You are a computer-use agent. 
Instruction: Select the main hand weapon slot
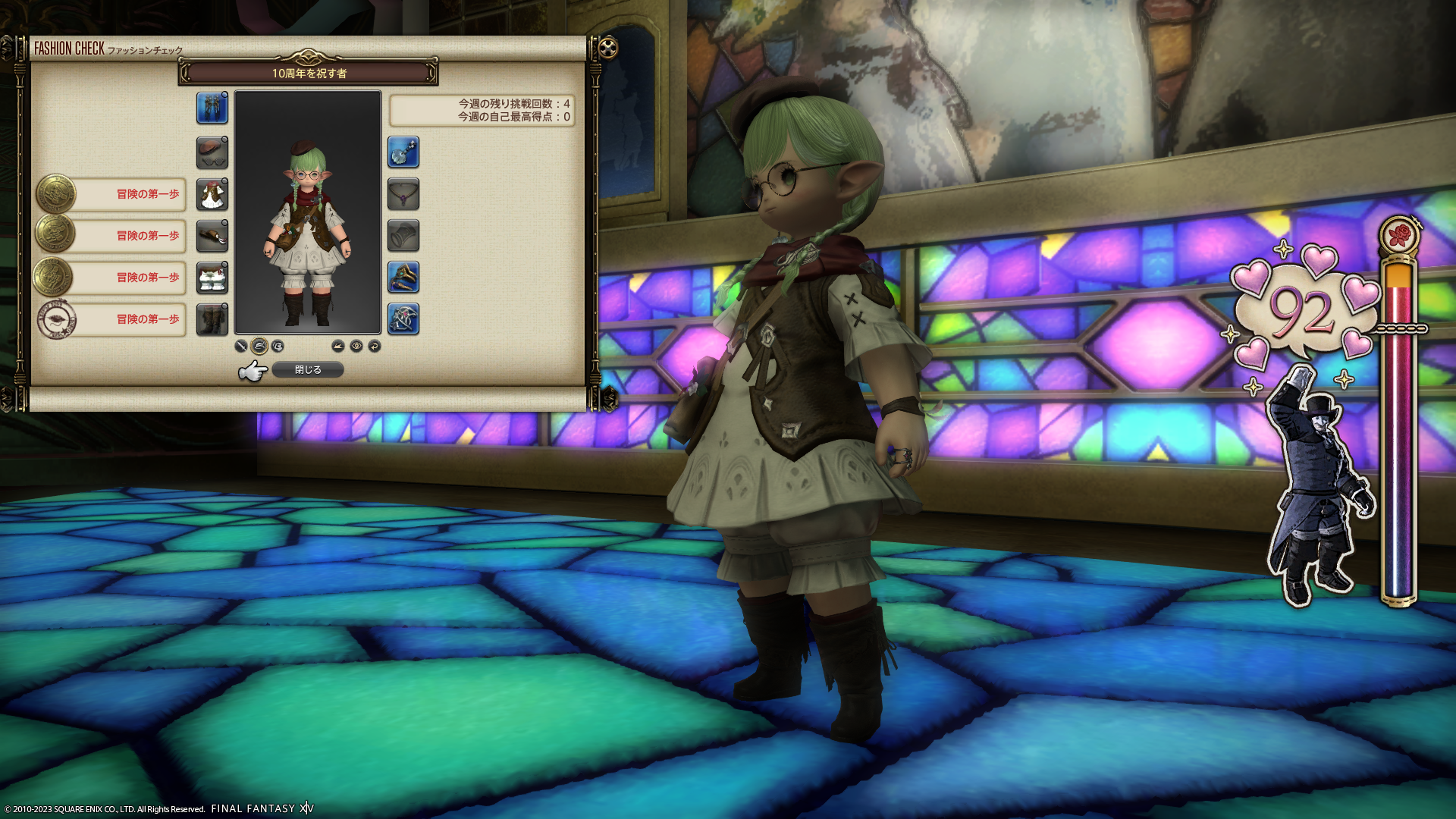pyautogui.click(x=212, y=108)
